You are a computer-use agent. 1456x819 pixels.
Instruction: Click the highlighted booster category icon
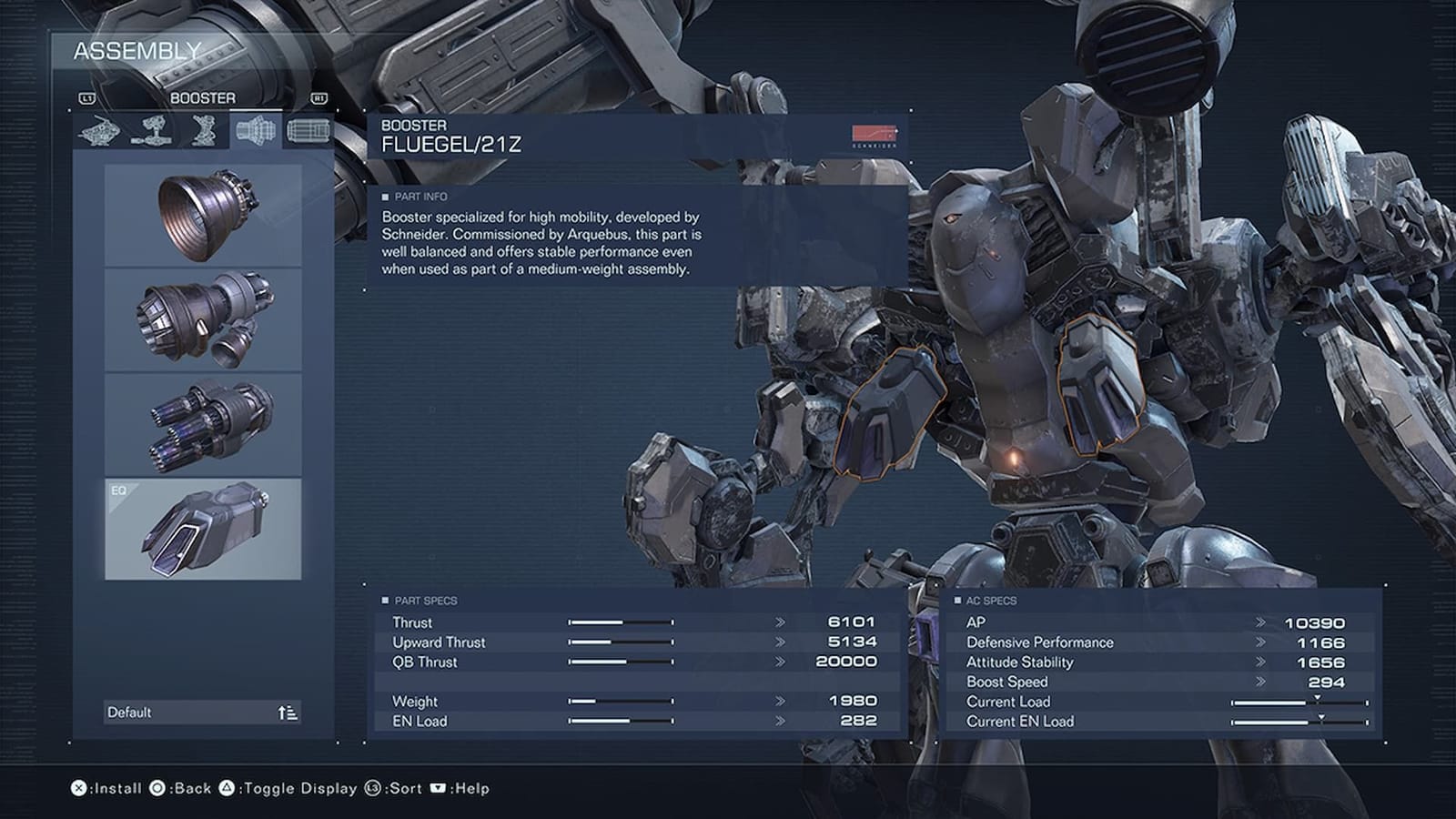257,130
